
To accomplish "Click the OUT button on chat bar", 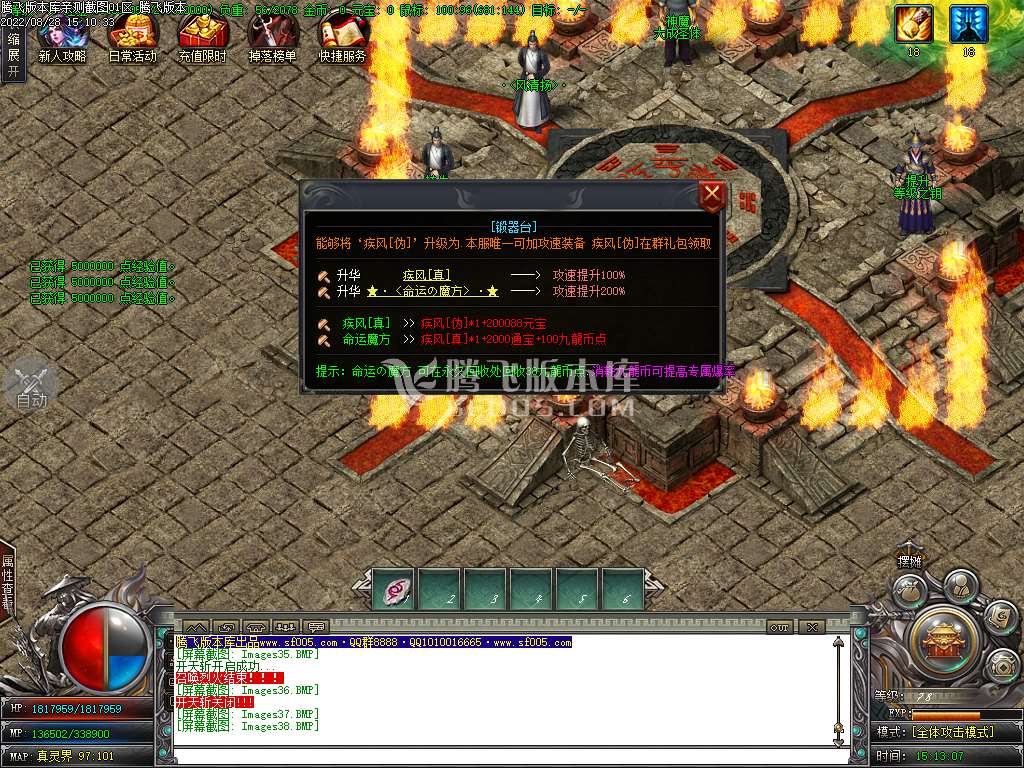I will [780, 627].
